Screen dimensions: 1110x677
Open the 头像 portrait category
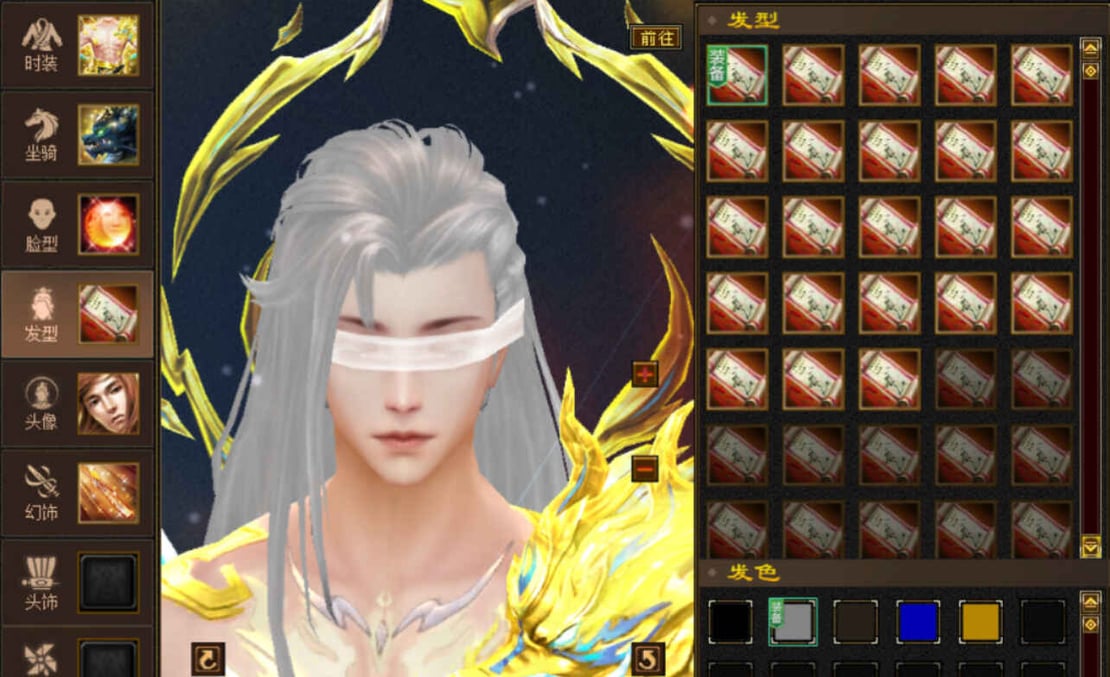pyautogui.click(x=77, y=404)
